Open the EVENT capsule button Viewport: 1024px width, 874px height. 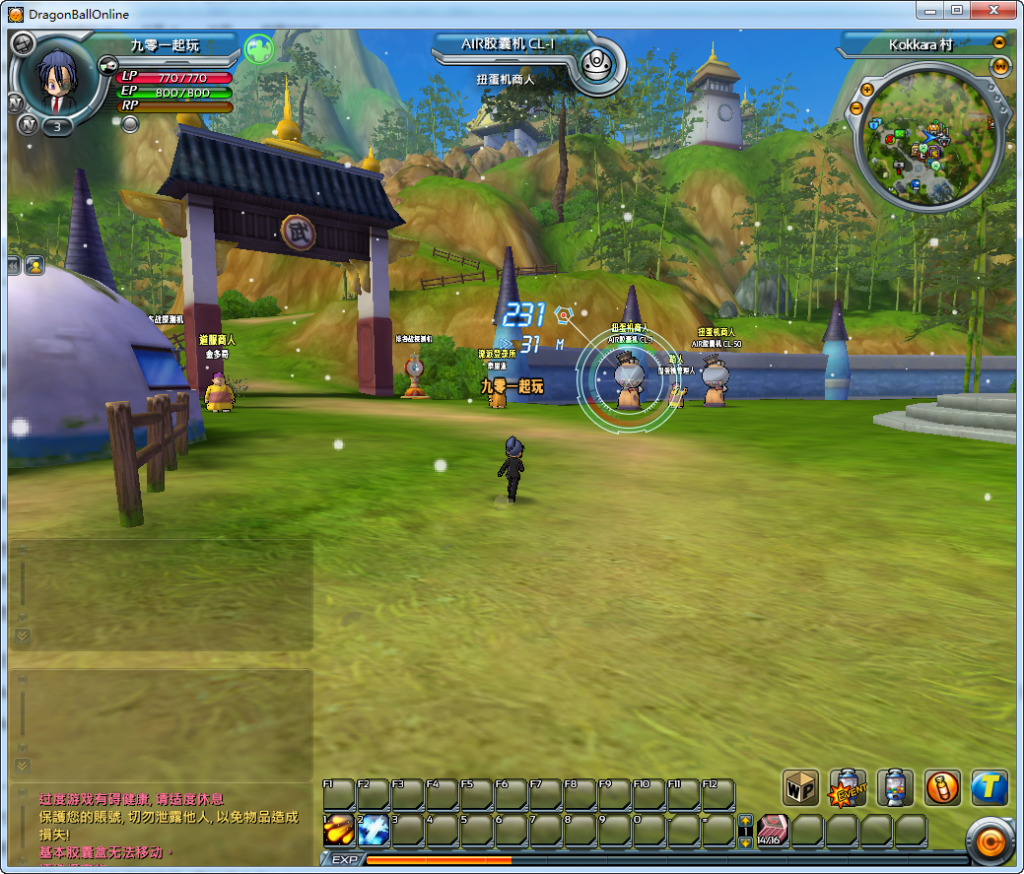848,787
